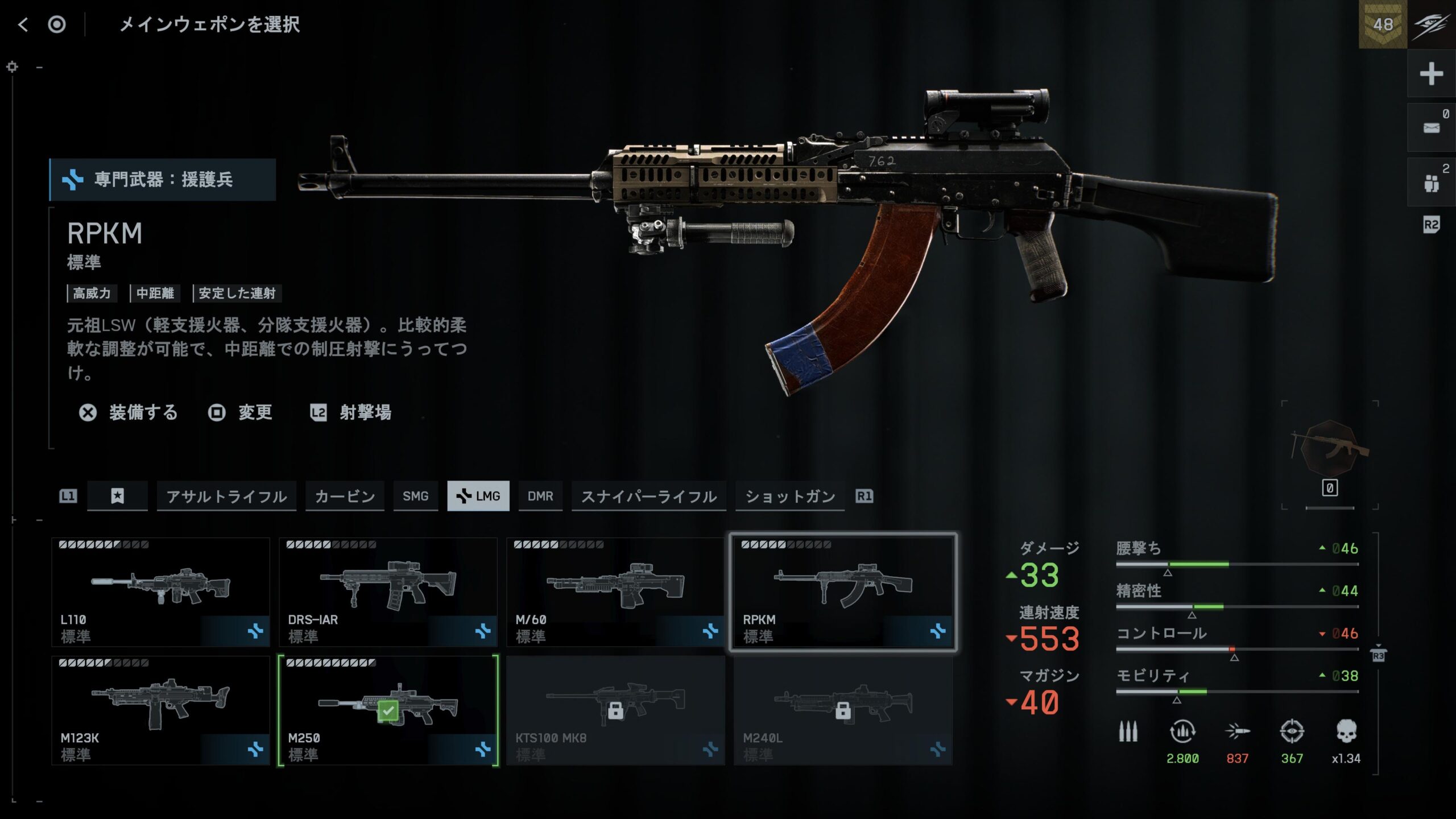Select the equipped M250 tile

coord(388,710)
